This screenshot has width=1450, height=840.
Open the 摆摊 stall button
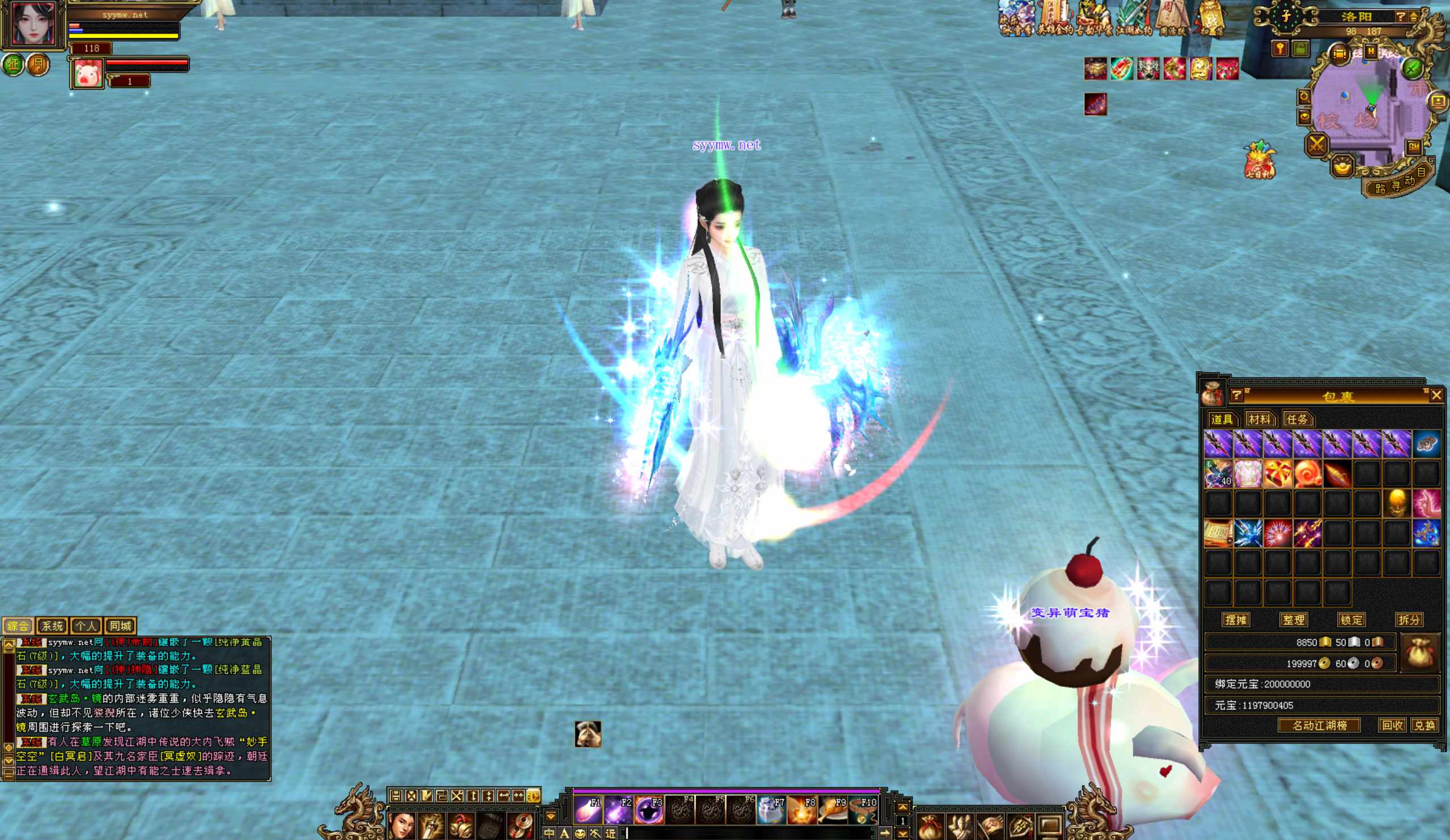(x=1236, y=620)
